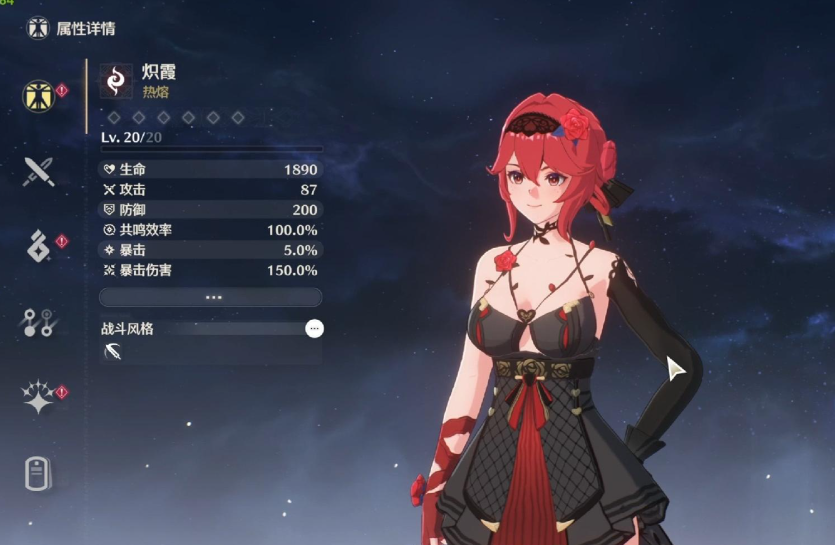Screen dimensions: 835x545
Task: Select the skill tree nodes tab
Action: point(39,322)
